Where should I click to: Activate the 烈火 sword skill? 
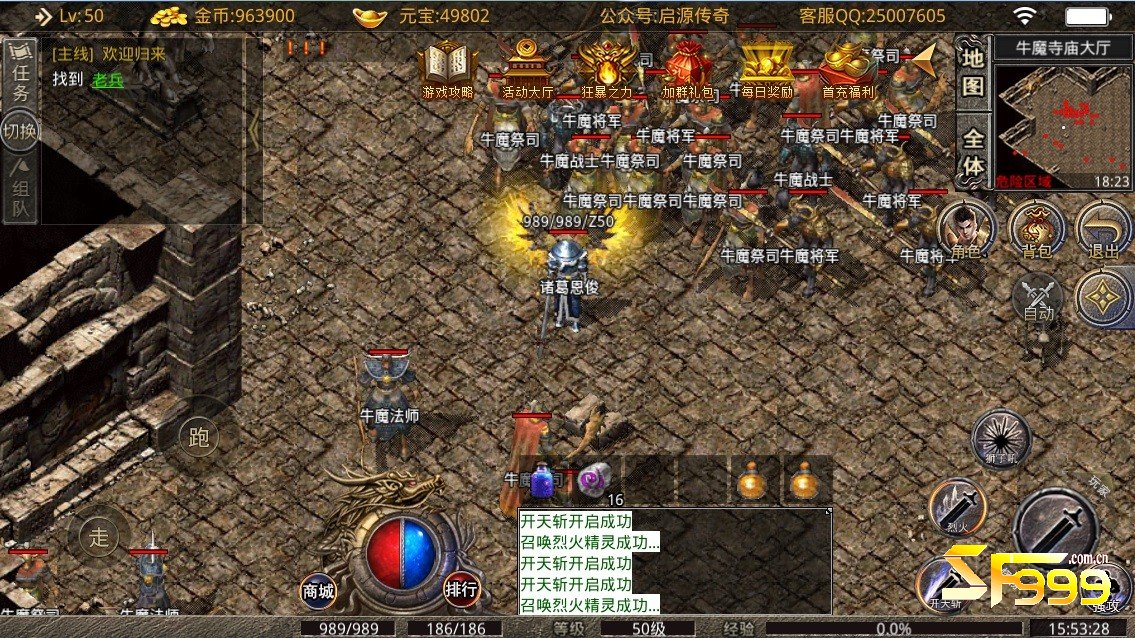[956, 508]
